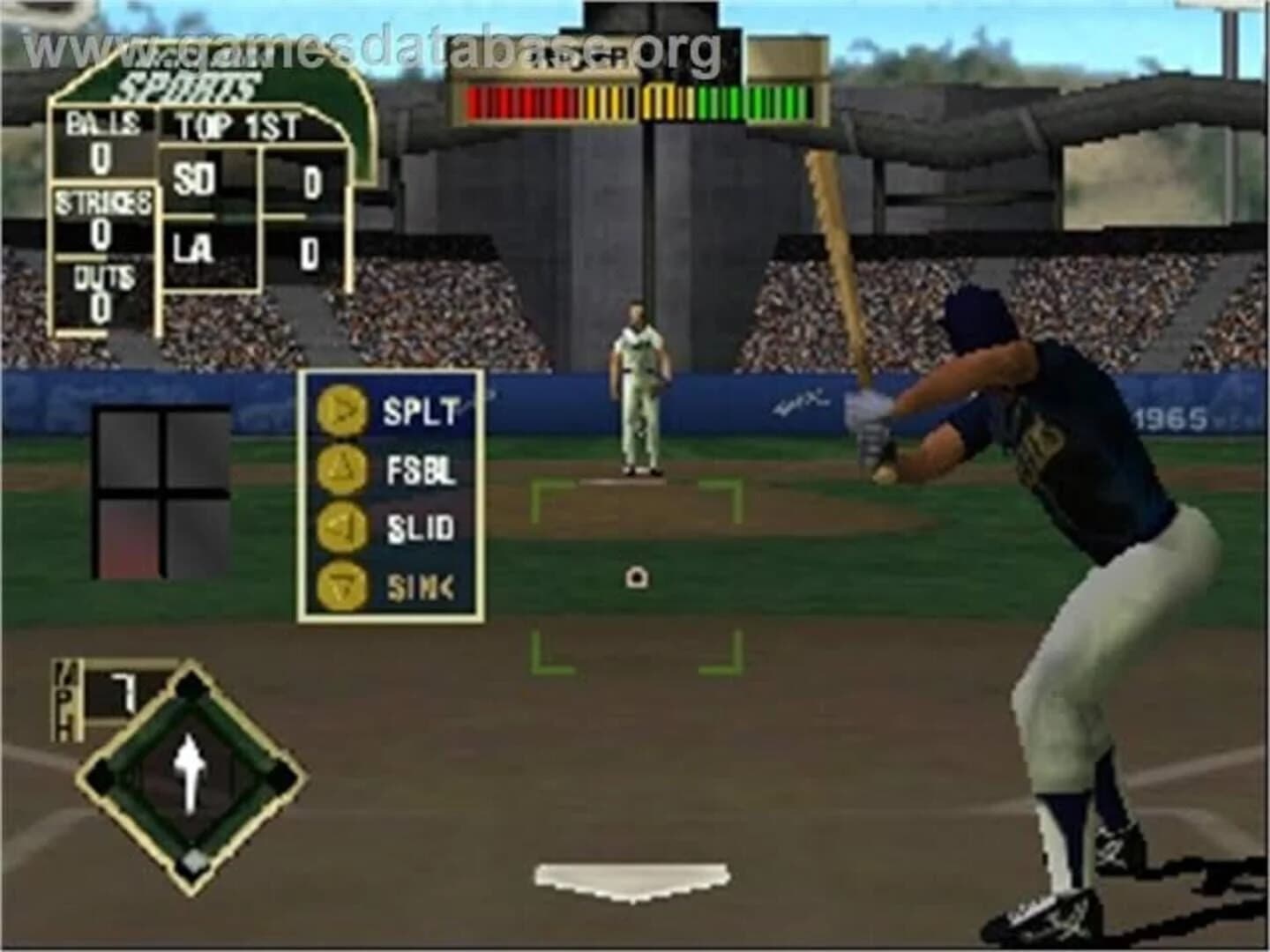The image size is (1270, 952).
Task: Choose the SLID slider pitch icon
Action: click(x=343, y=528)
